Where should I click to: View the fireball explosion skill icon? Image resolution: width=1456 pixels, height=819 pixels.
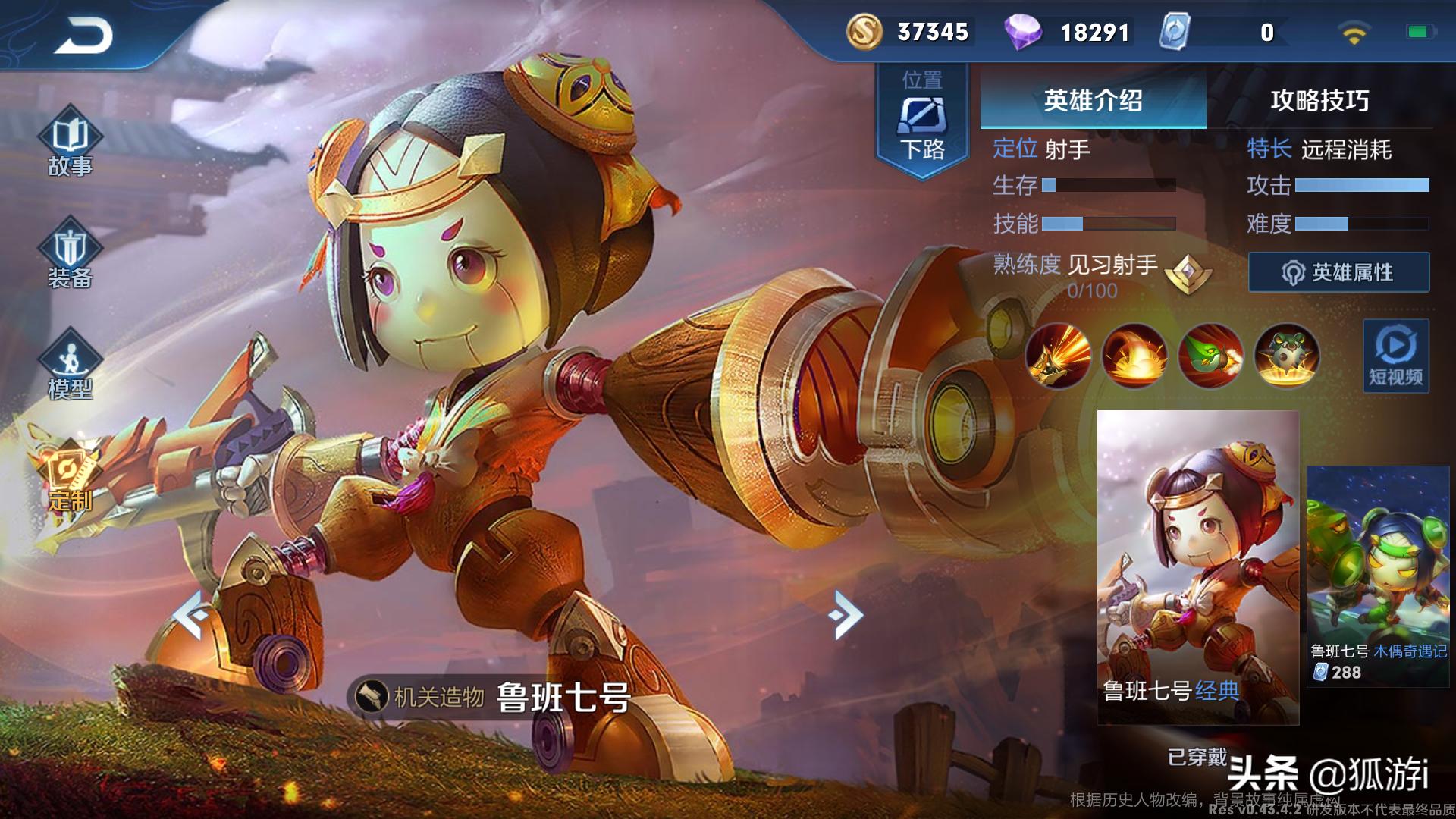(1134, 355)
